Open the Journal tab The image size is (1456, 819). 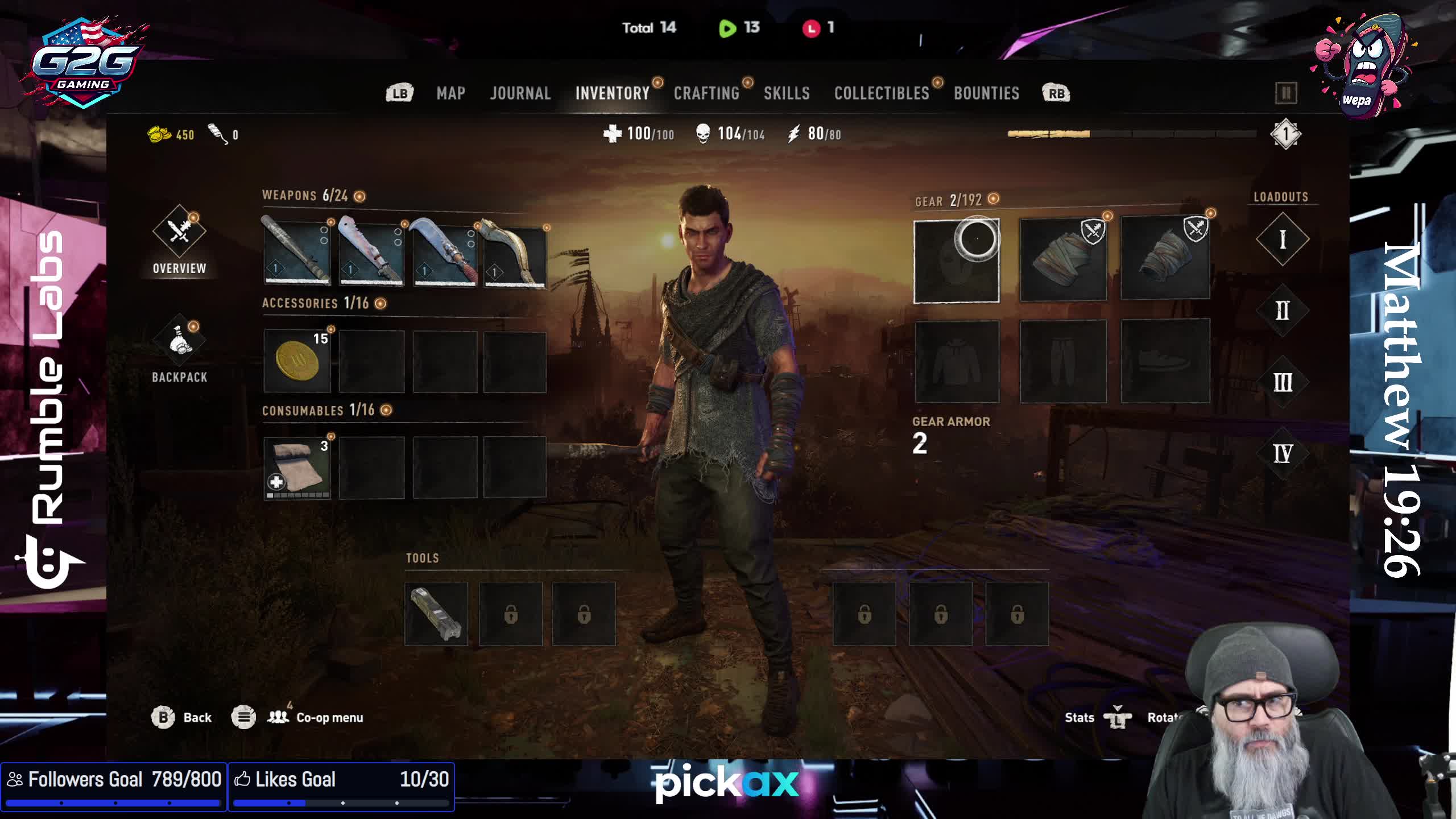click(x=520, y=93)
